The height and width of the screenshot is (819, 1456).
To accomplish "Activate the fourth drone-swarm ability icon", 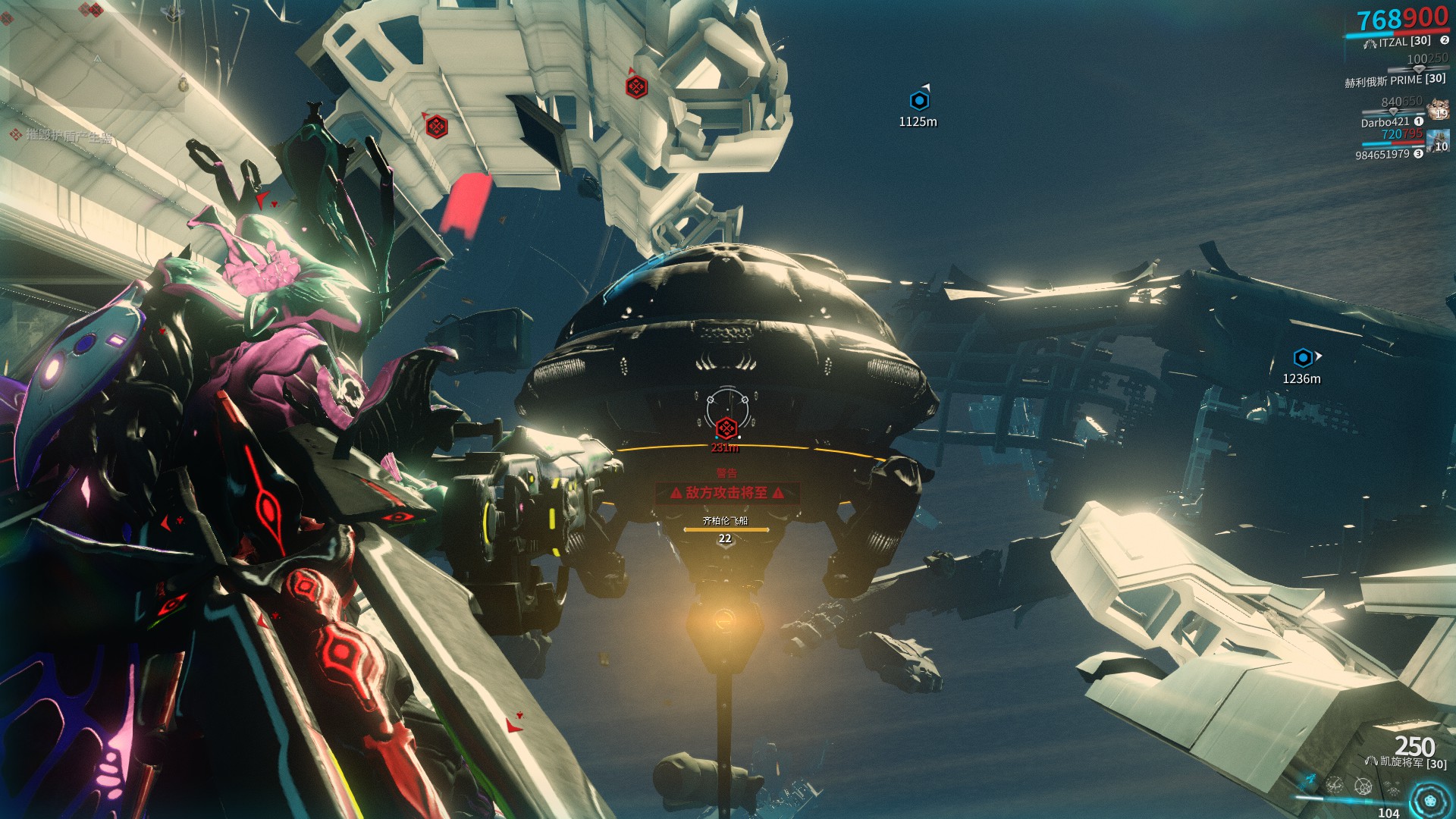I will (x=1391, y=788).
